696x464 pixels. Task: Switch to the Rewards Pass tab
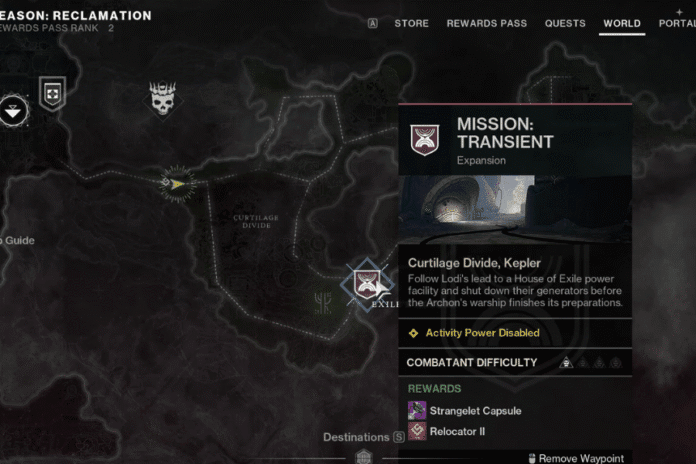pos(486,23)
